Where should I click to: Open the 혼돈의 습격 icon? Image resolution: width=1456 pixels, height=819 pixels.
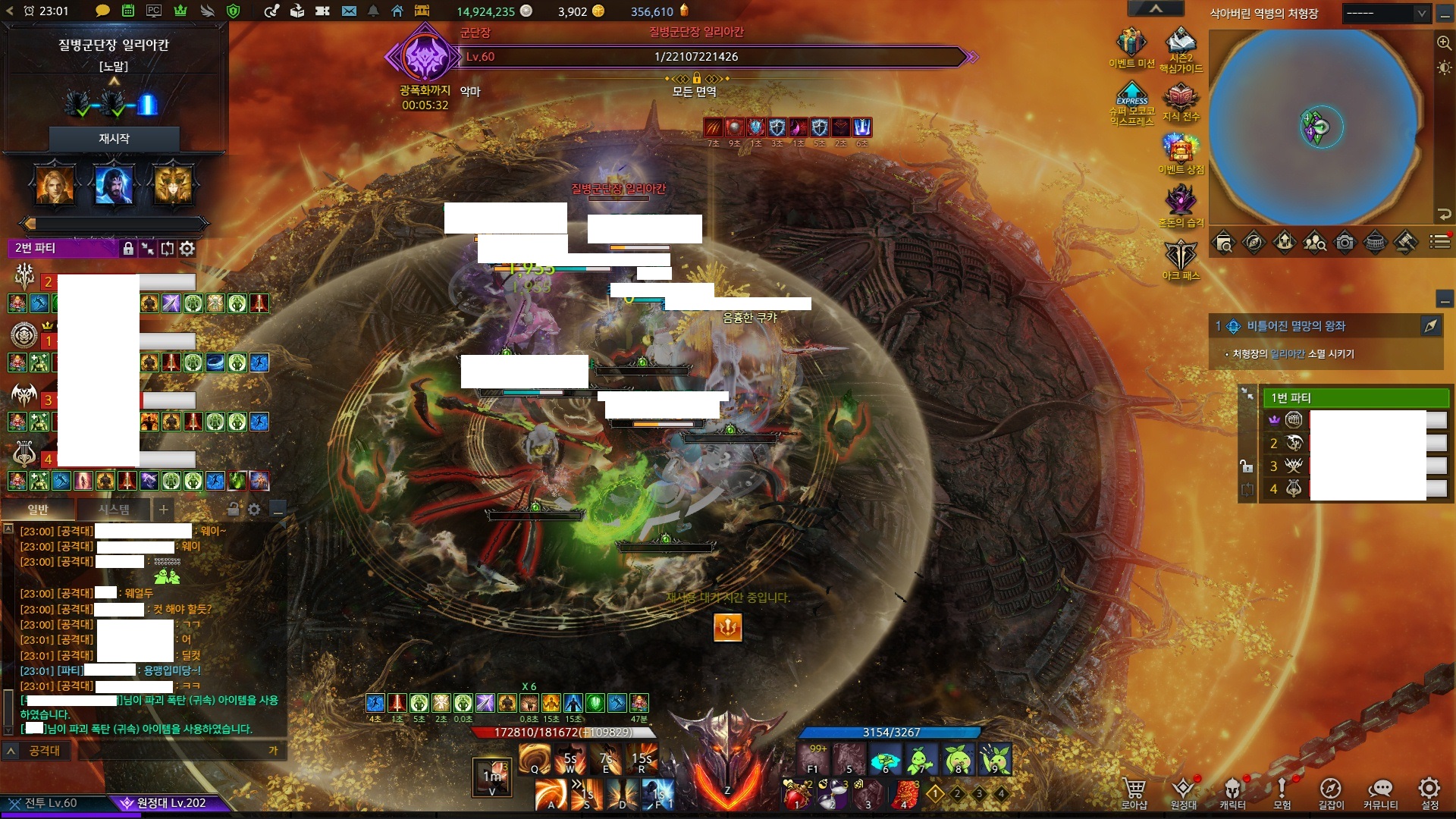1180,203
